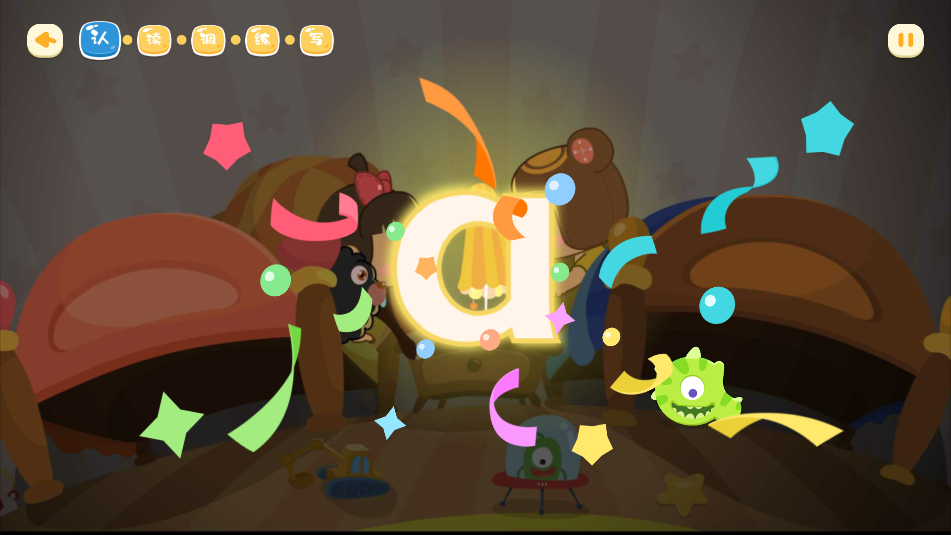Pause the game with the pause button
951x535 pixels.
905,40
